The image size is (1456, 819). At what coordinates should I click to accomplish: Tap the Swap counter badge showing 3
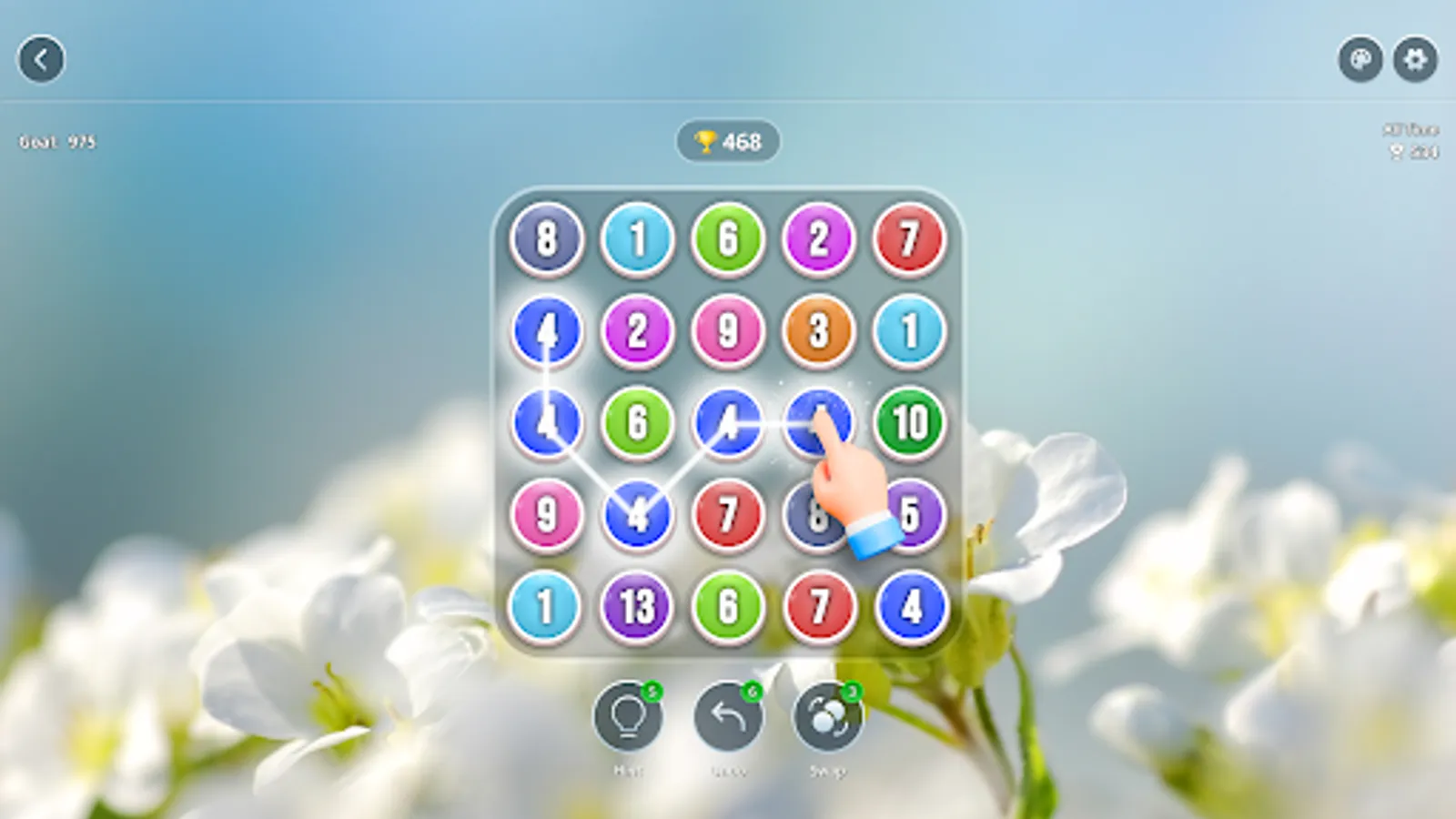pyautogui.click(x=850, y=692)
